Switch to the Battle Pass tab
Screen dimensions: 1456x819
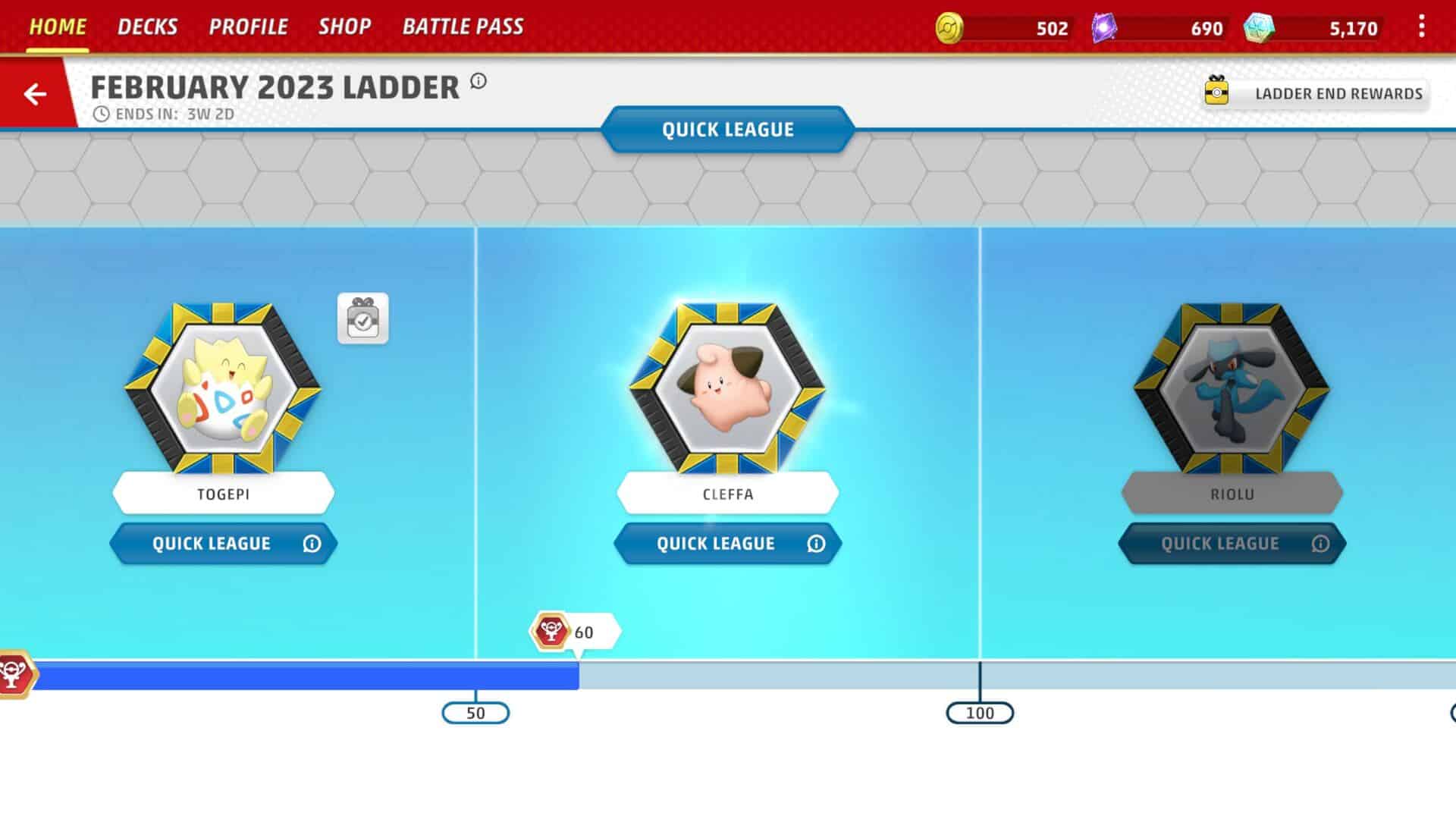click(x=463, y=26)
